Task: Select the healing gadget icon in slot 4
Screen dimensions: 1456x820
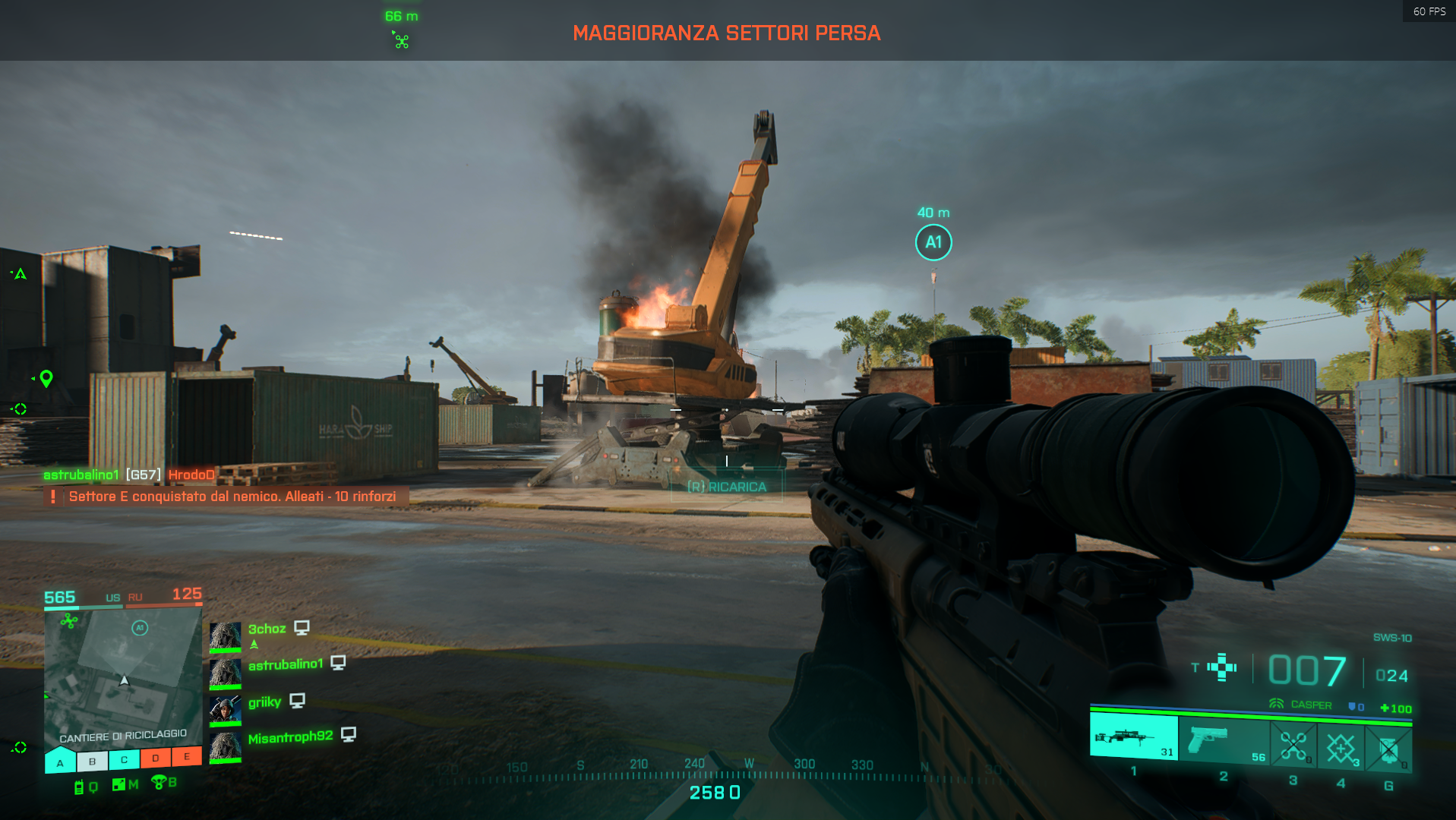Action: click(x=1341, y=748)
